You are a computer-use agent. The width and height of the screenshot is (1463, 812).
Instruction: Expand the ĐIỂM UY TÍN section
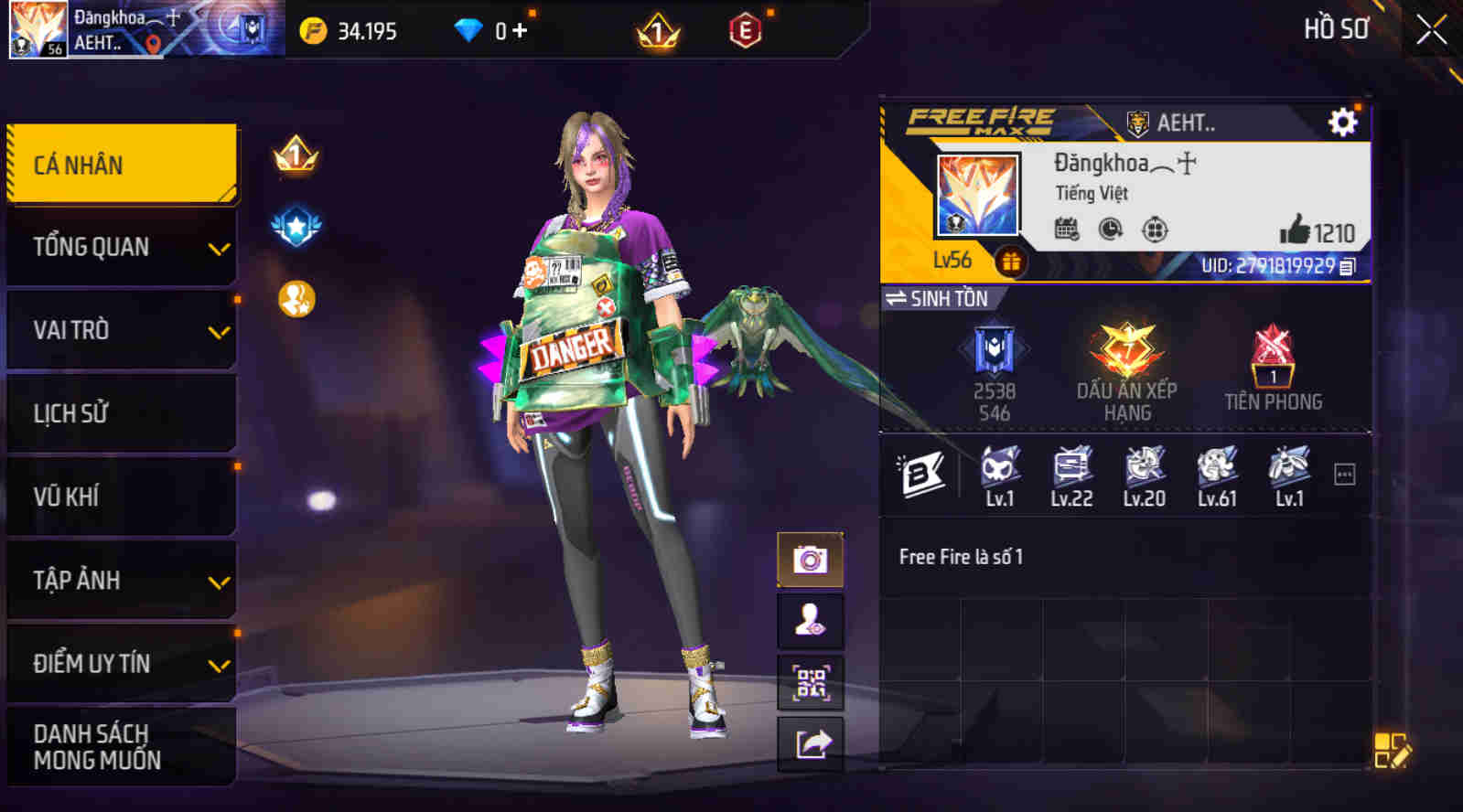pyautogui.click(x=122, y=664)
